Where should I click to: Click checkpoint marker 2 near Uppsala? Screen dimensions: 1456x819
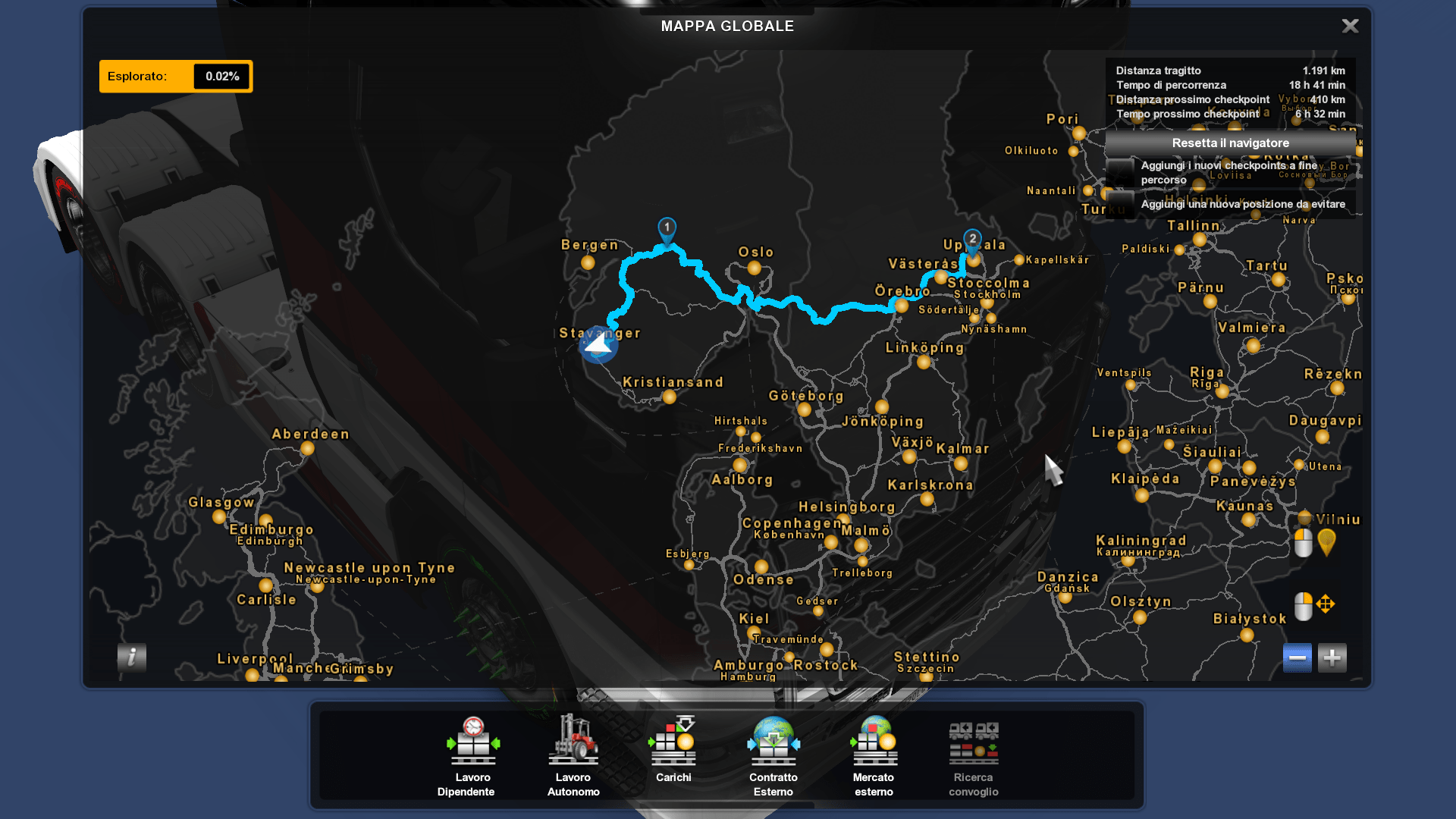(x=973, y=240)
